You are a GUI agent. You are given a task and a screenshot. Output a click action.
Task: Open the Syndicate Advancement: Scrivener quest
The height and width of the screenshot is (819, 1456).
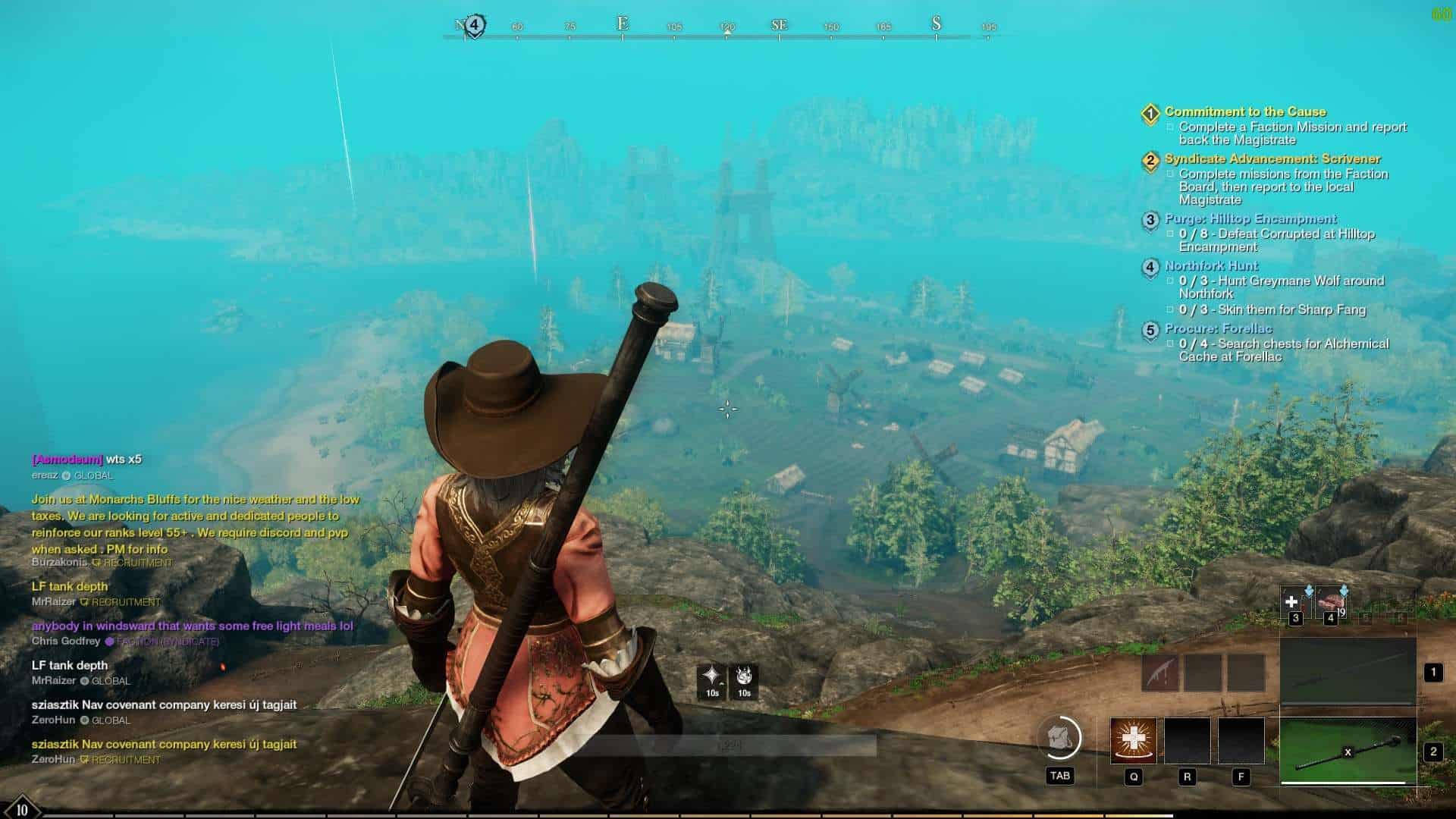[1272, 159]
